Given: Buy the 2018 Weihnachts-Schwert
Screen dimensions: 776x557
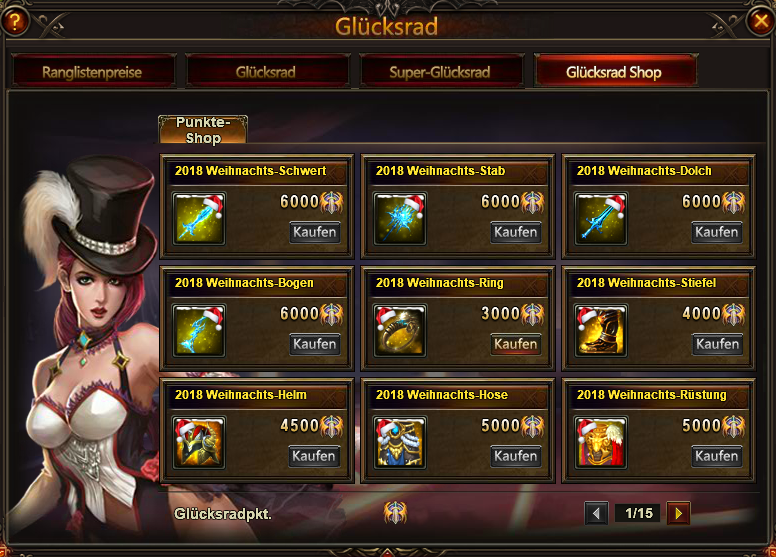Looking at the screenshot, I should (x=315, y=232).
